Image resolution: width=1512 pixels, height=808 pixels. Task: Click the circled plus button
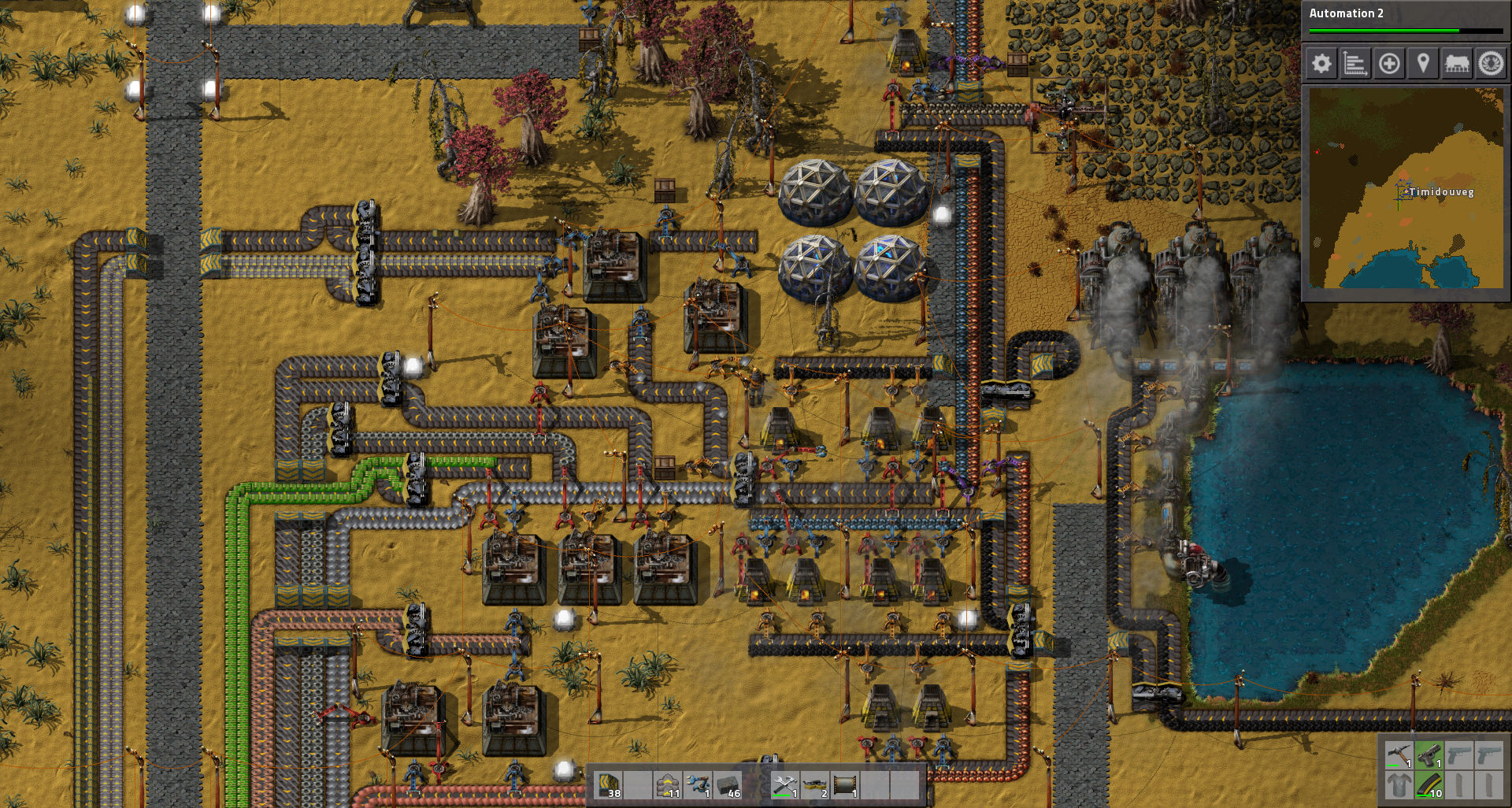1389,64
